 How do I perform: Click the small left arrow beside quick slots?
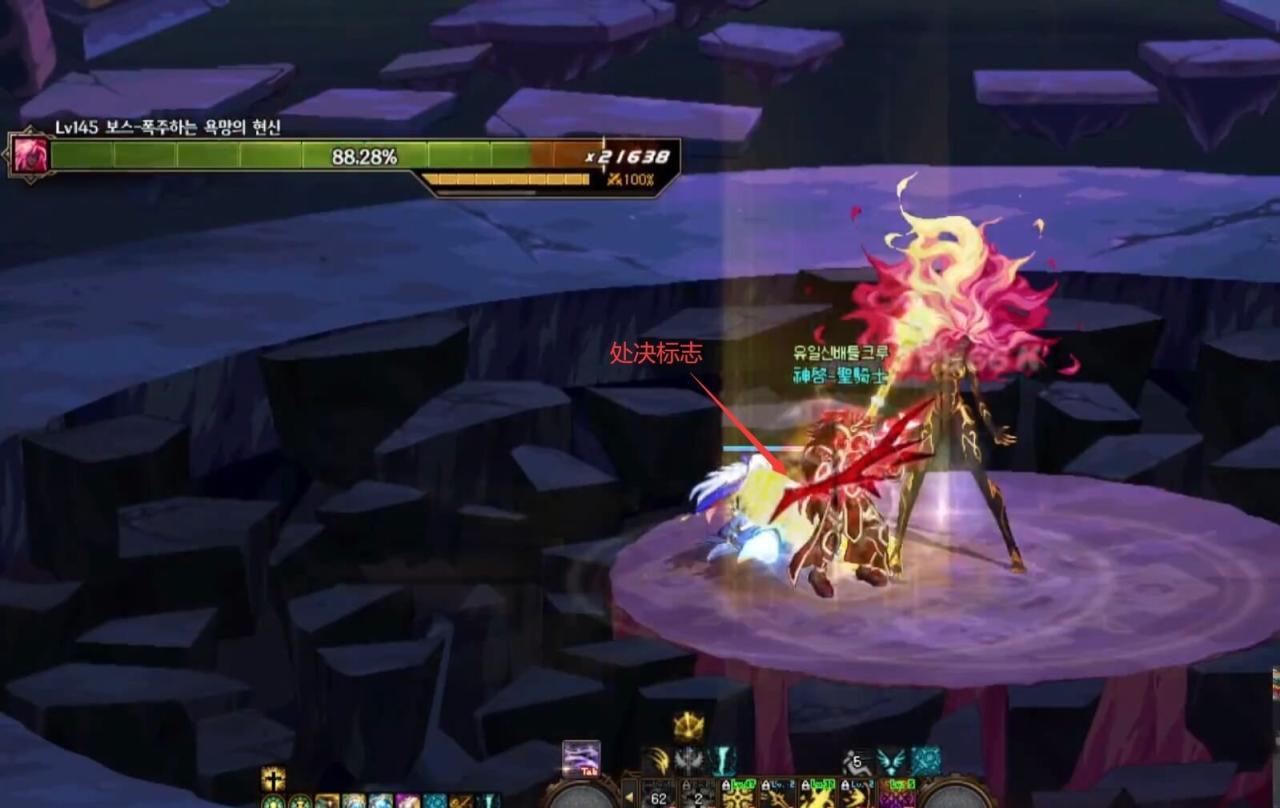629,797
